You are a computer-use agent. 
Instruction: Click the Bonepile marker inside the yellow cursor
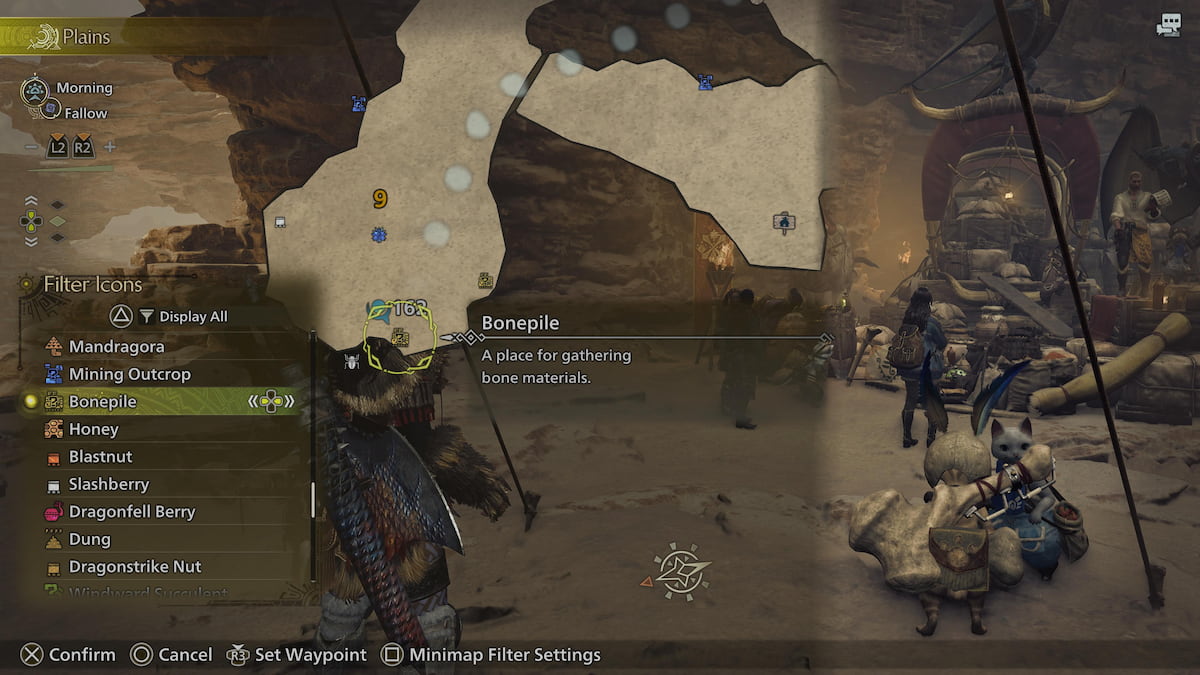400,338
